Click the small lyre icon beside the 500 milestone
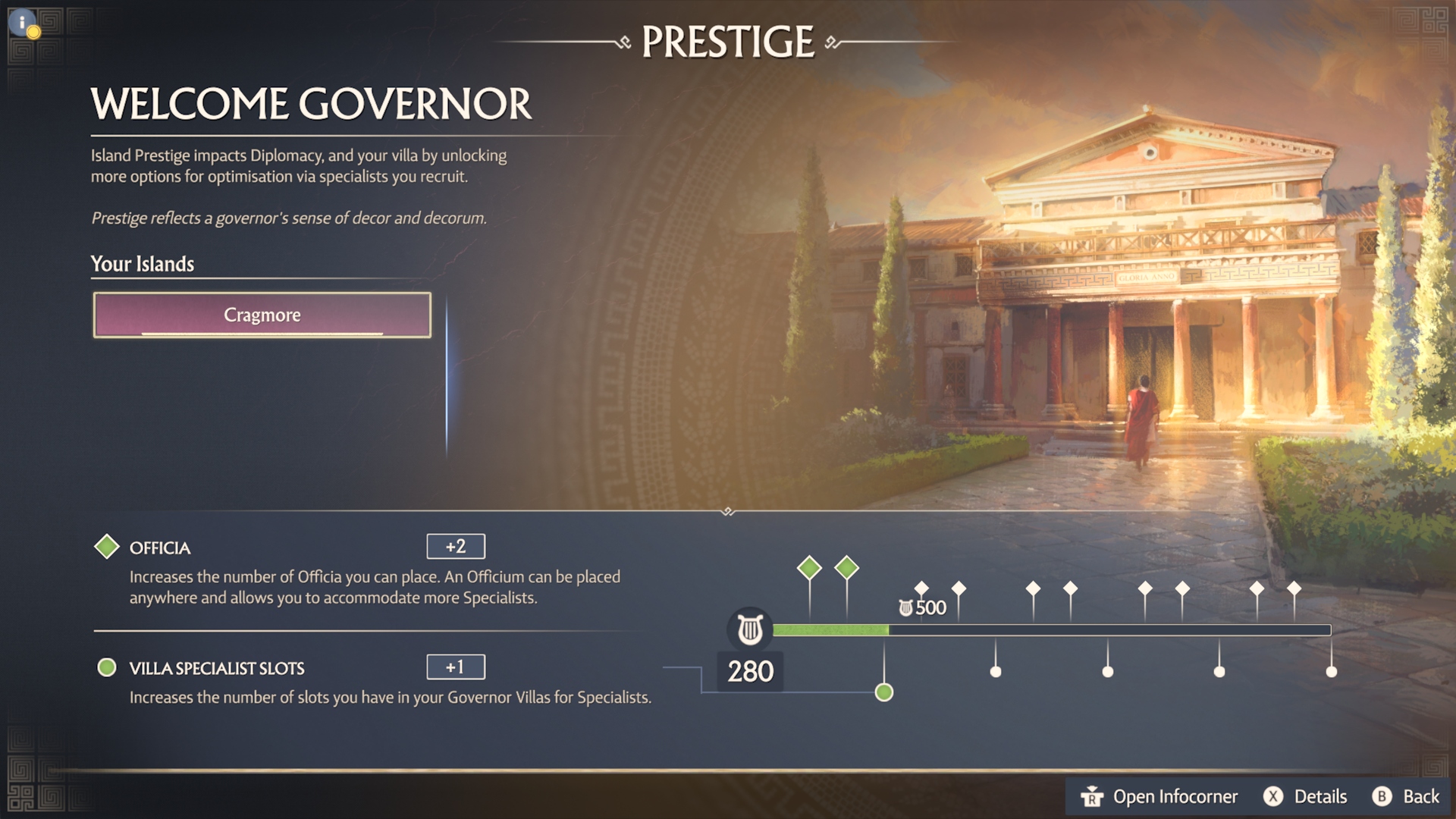Image resolution: width=1456 pixels, height=819 pixels. click(x=904, y=605)
